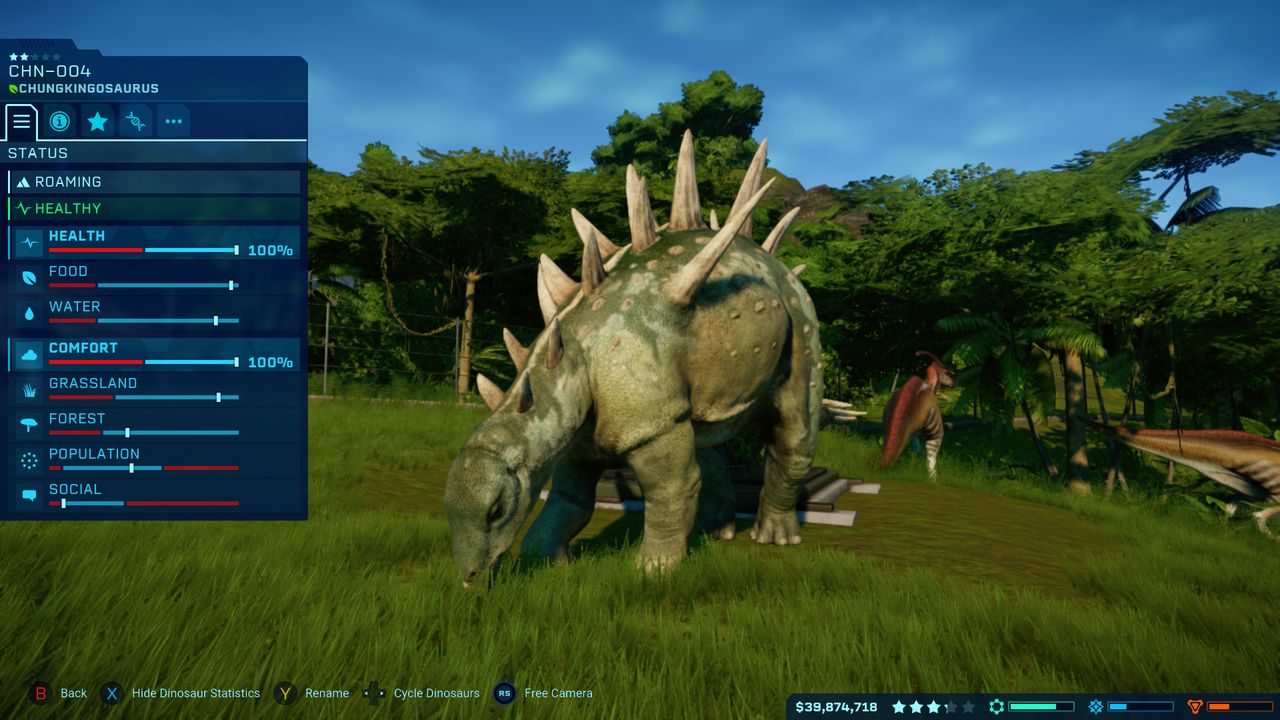
Task: Select the Comfort status row
Action: pyautogui.click(x=154, y=355)
